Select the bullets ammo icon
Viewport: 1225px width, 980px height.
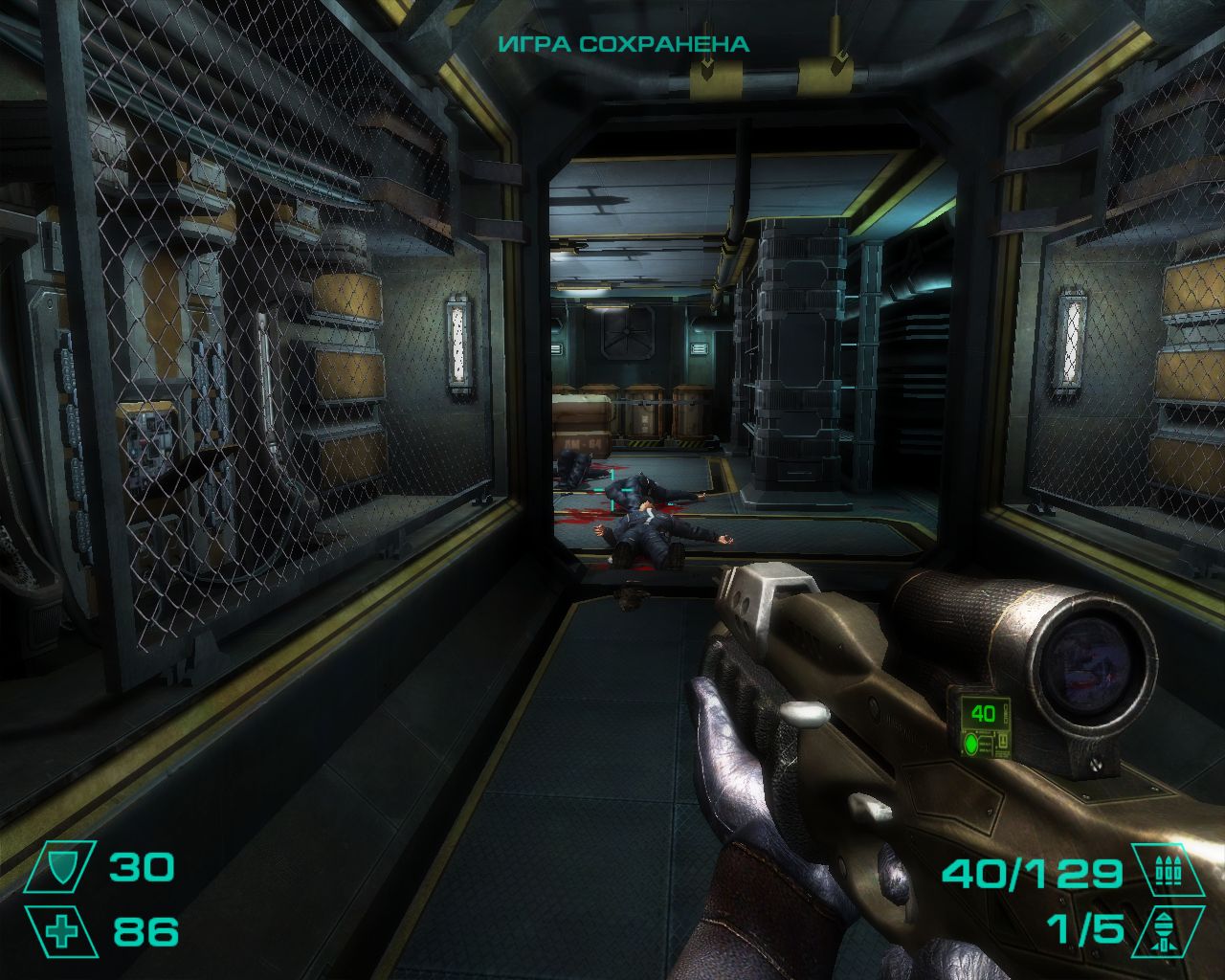1166,871
